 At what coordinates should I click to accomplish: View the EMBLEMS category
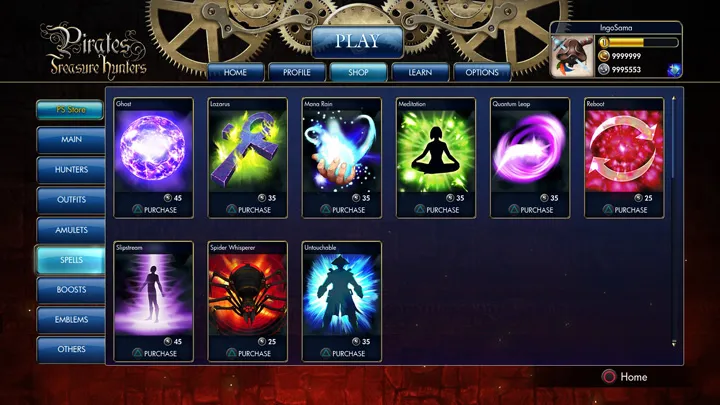click(71, 320)
